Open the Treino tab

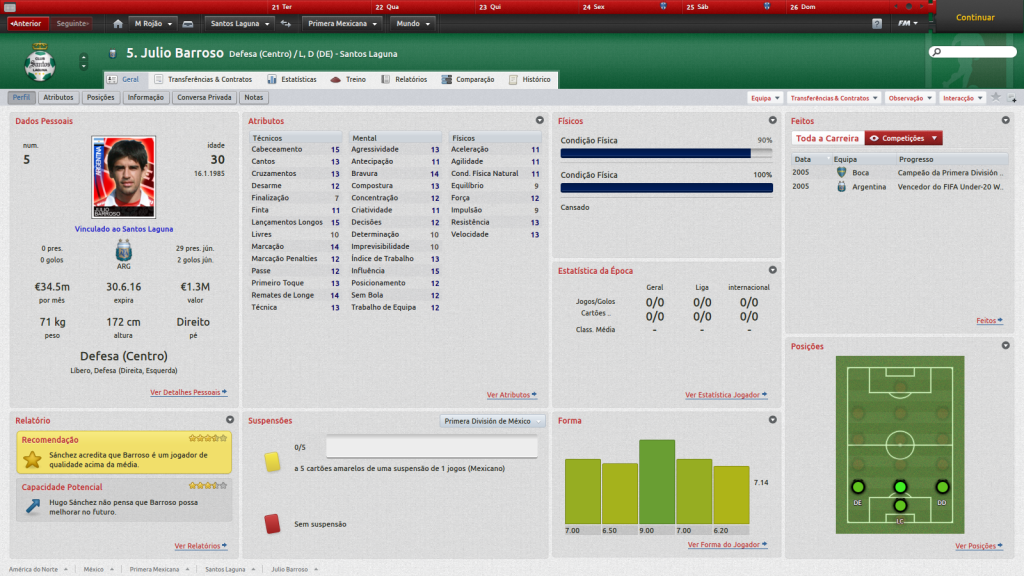click(349, 79)
